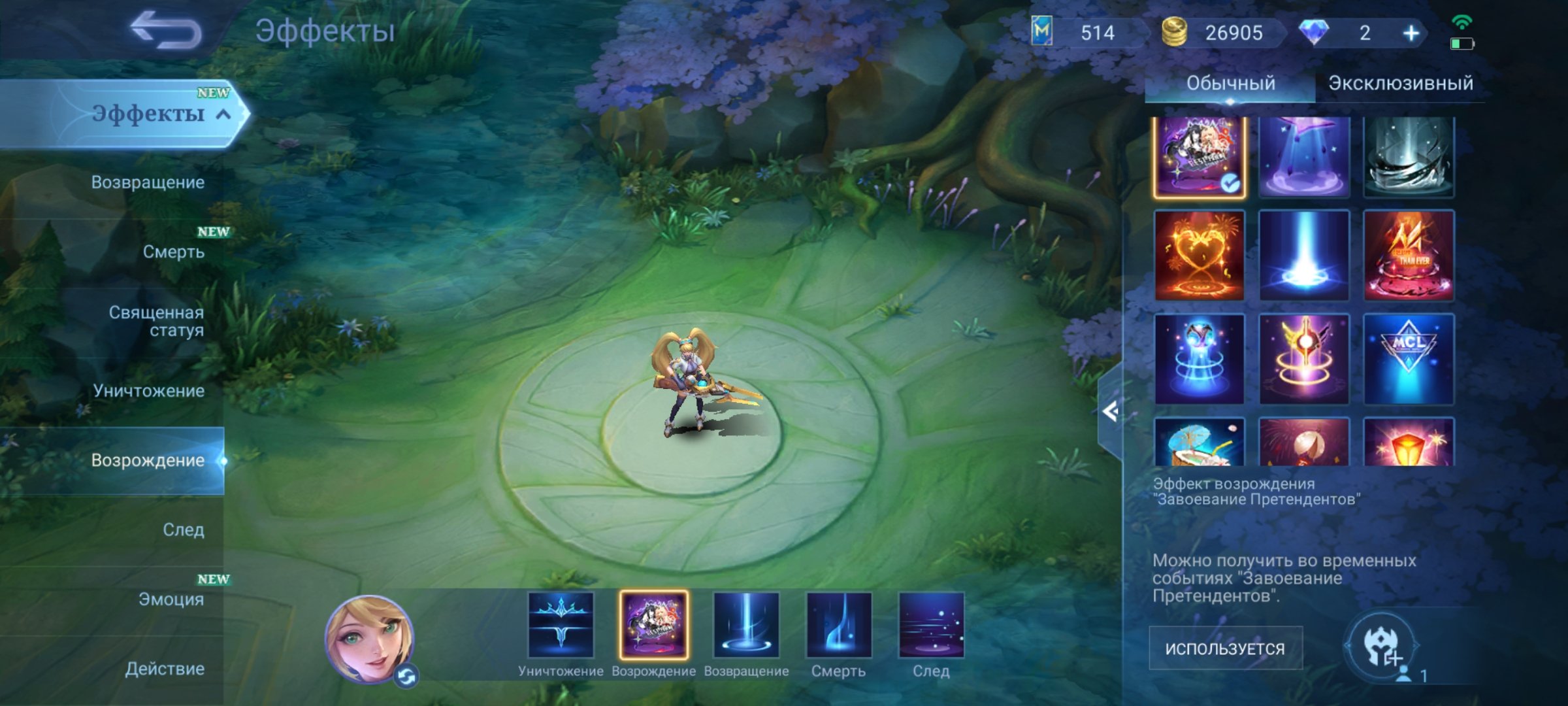Select the Обычный tab
This screenshot has height=706, width=1568.
1232,83
